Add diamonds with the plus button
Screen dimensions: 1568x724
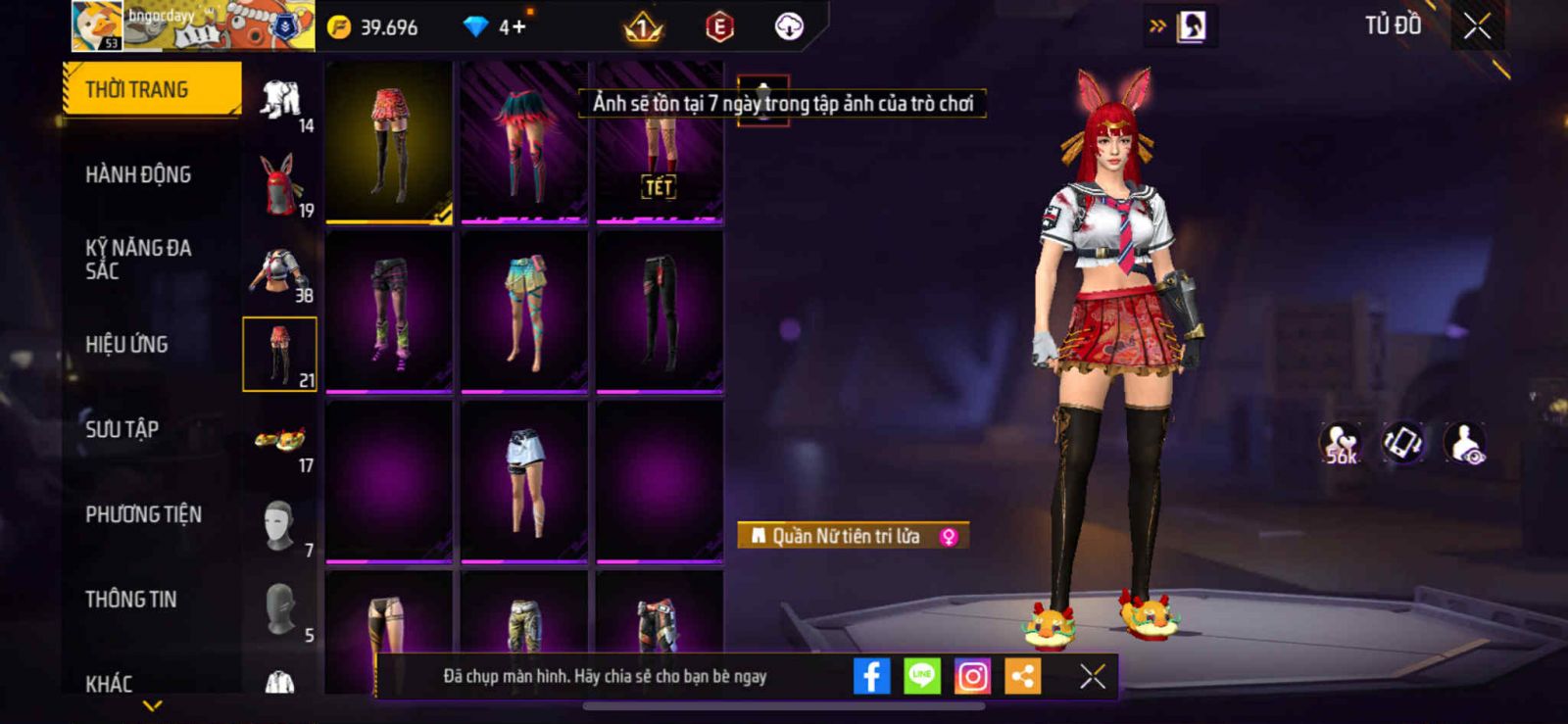517,26
